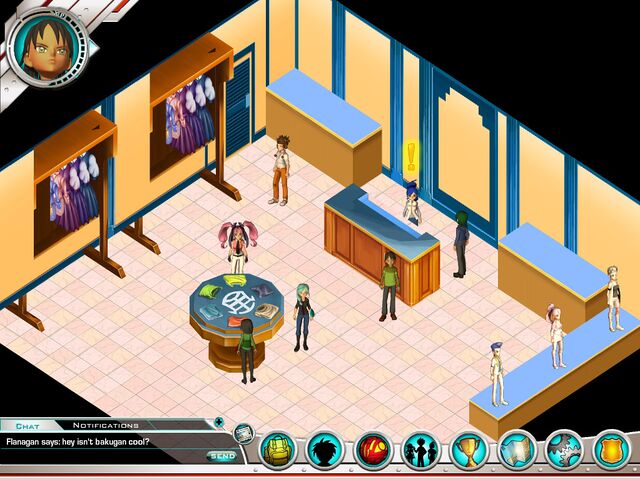640x479 pixels.
Task: Click the small icon beside chat panel
Action: (x=243, y=435)
